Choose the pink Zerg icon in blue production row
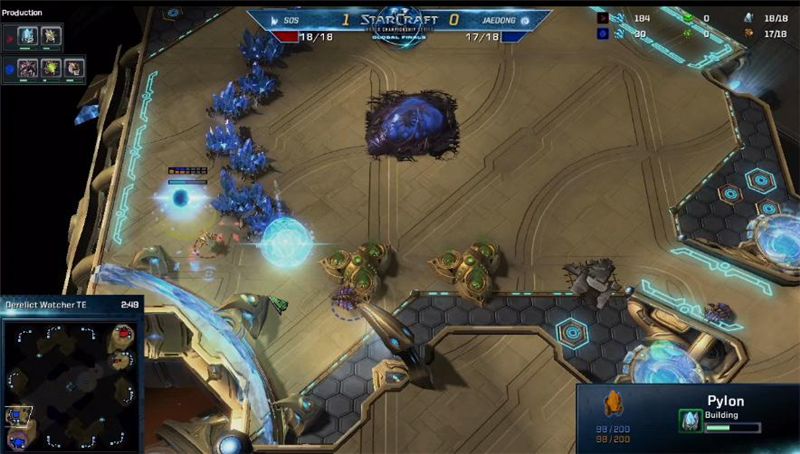The width and height of the screenshot is (800, 454). coord(29,69)
